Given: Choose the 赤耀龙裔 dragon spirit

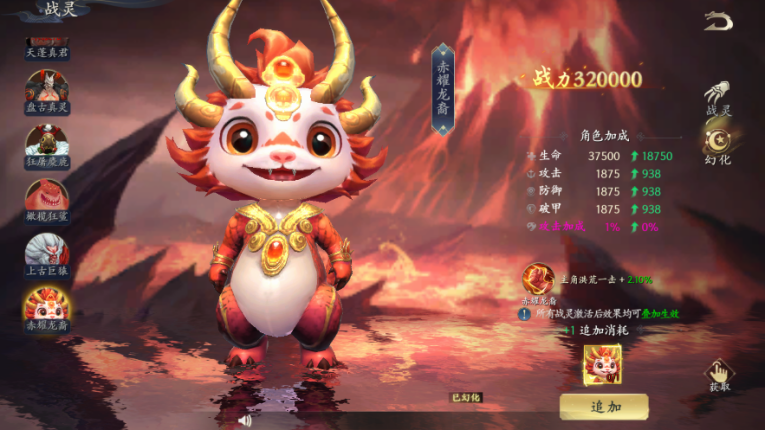Looking at the screenshot, I should point(47,310).
